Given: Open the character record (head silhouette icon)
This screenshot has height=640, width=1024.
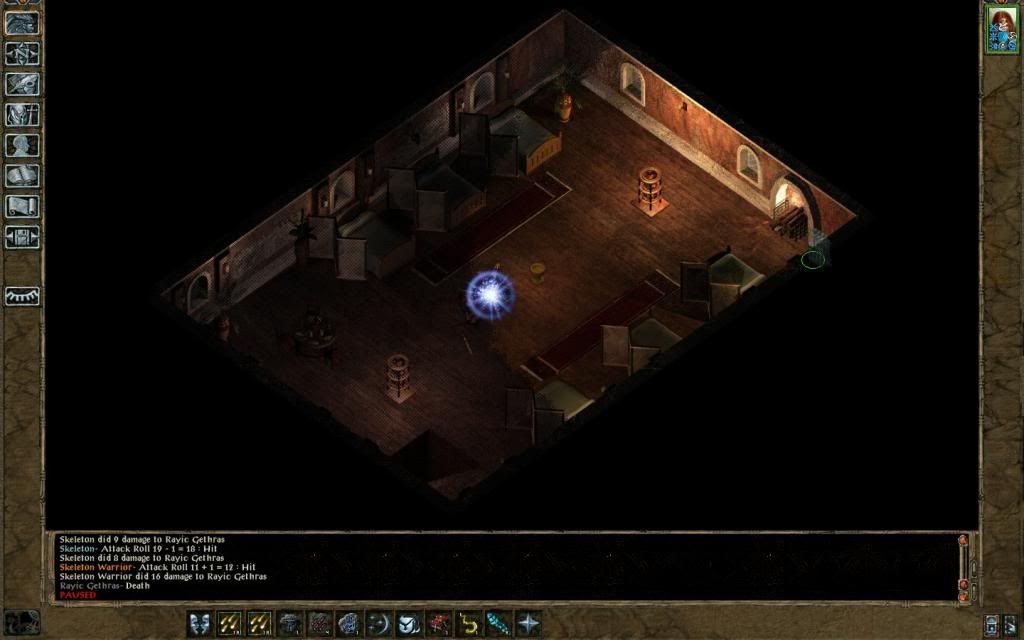Looking at the screenshot, I should coord(22,145).
